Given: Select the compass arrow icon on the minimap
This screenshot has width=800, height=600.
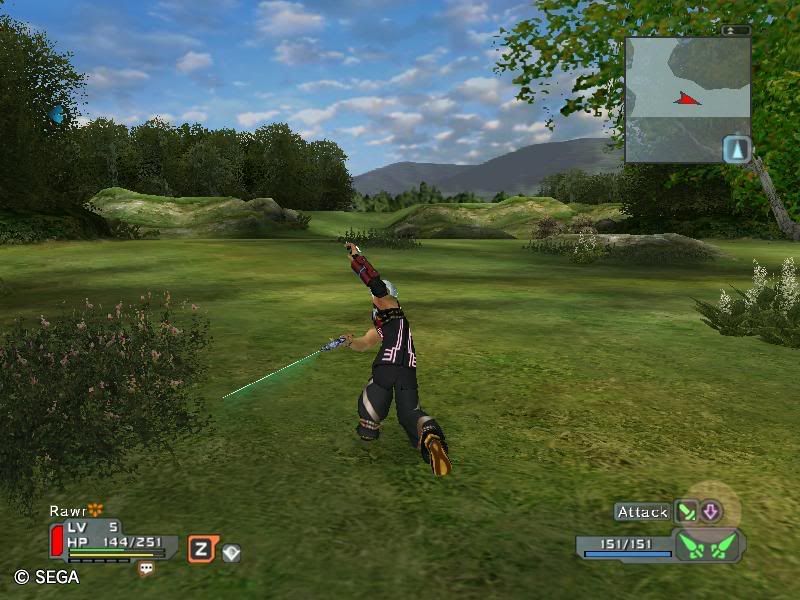Looking at the screenshot, I should (737, 149).
